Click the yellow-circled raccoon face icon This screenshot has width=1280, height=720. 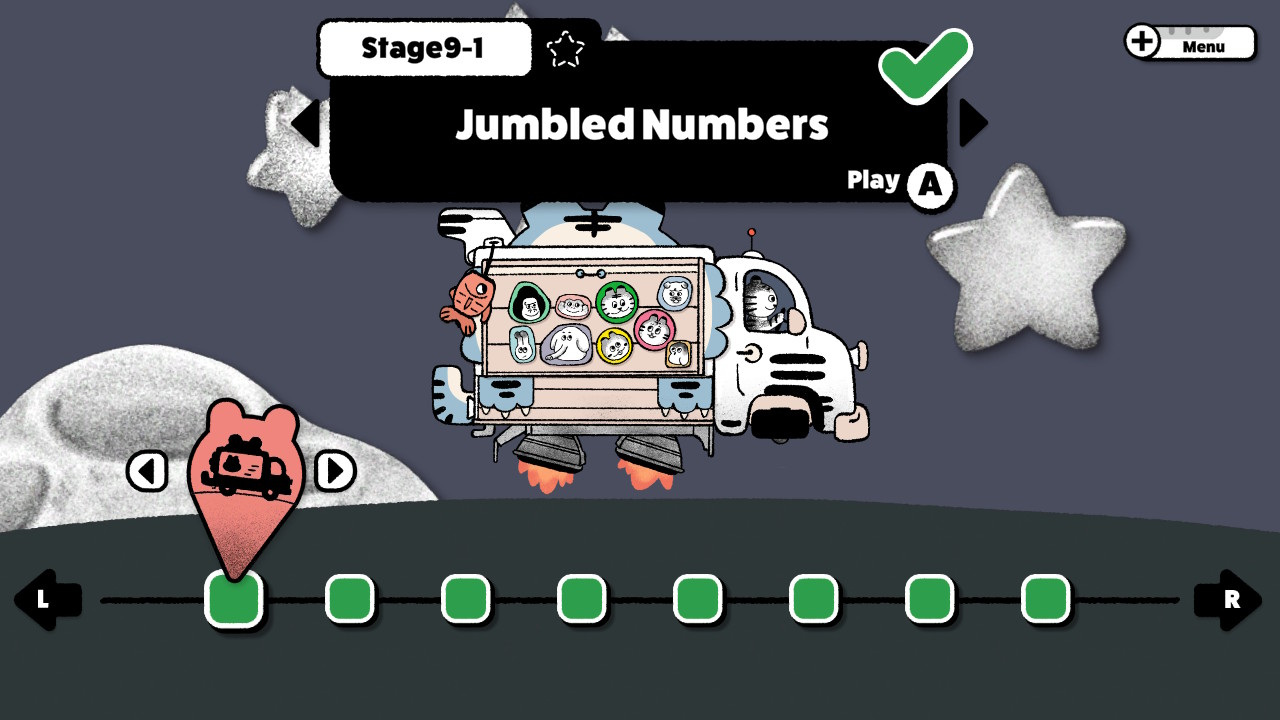point(614,347)
